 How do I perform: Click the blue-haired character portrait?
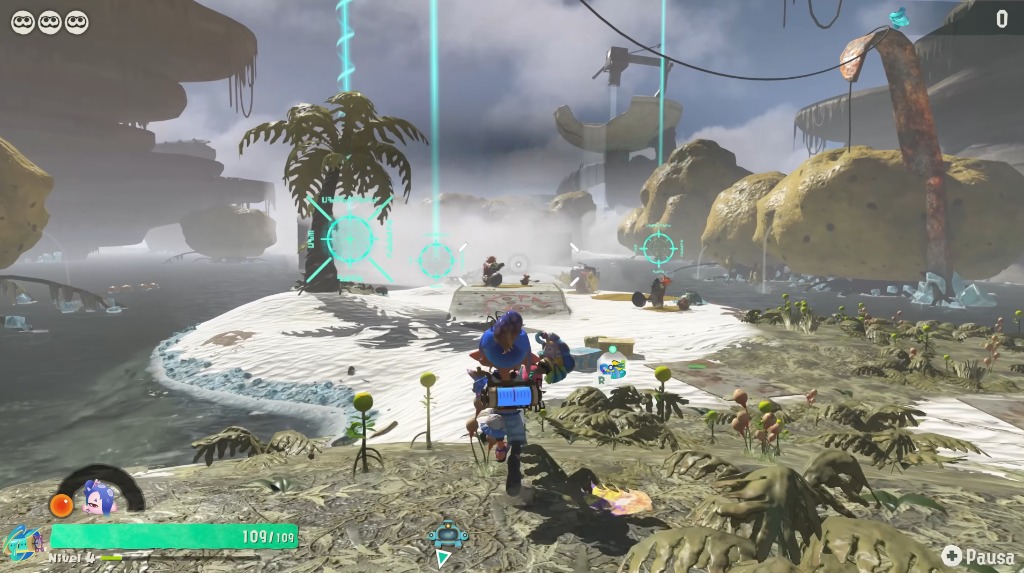point(97,496)
